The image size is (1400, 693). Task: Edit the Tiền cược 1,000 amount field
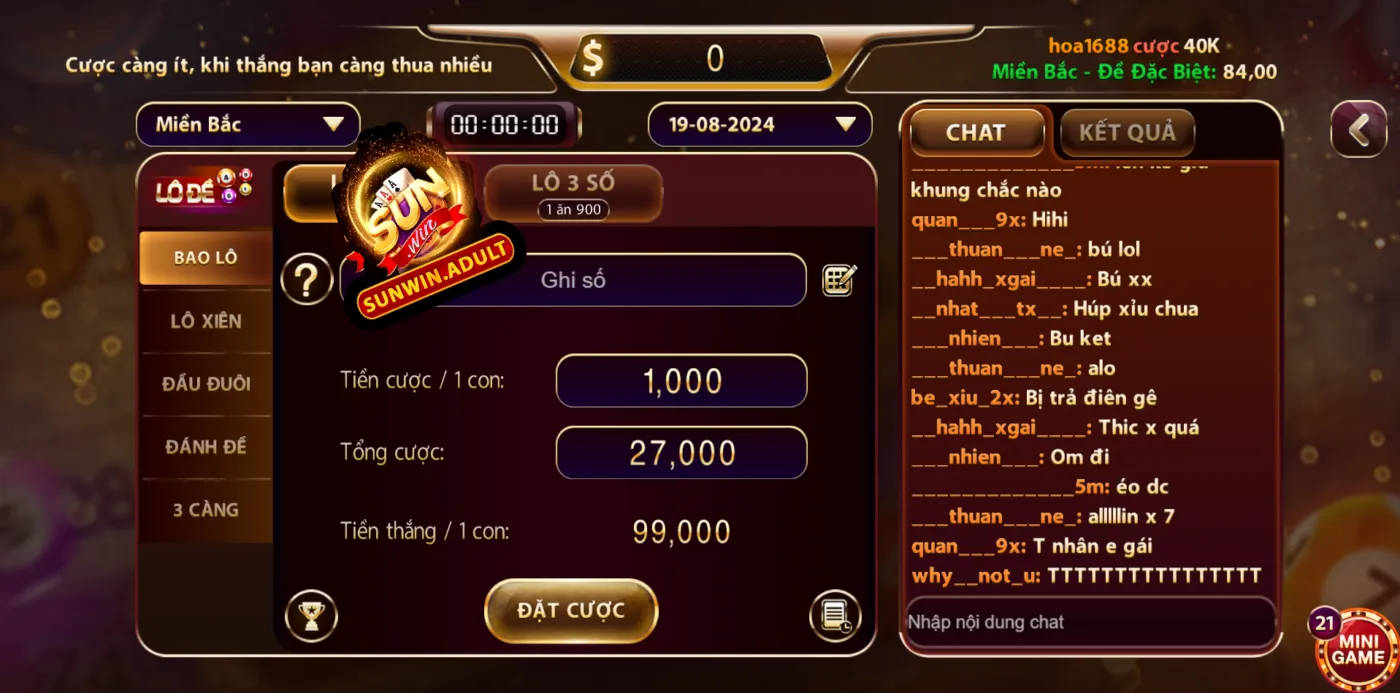click(681, 381)
